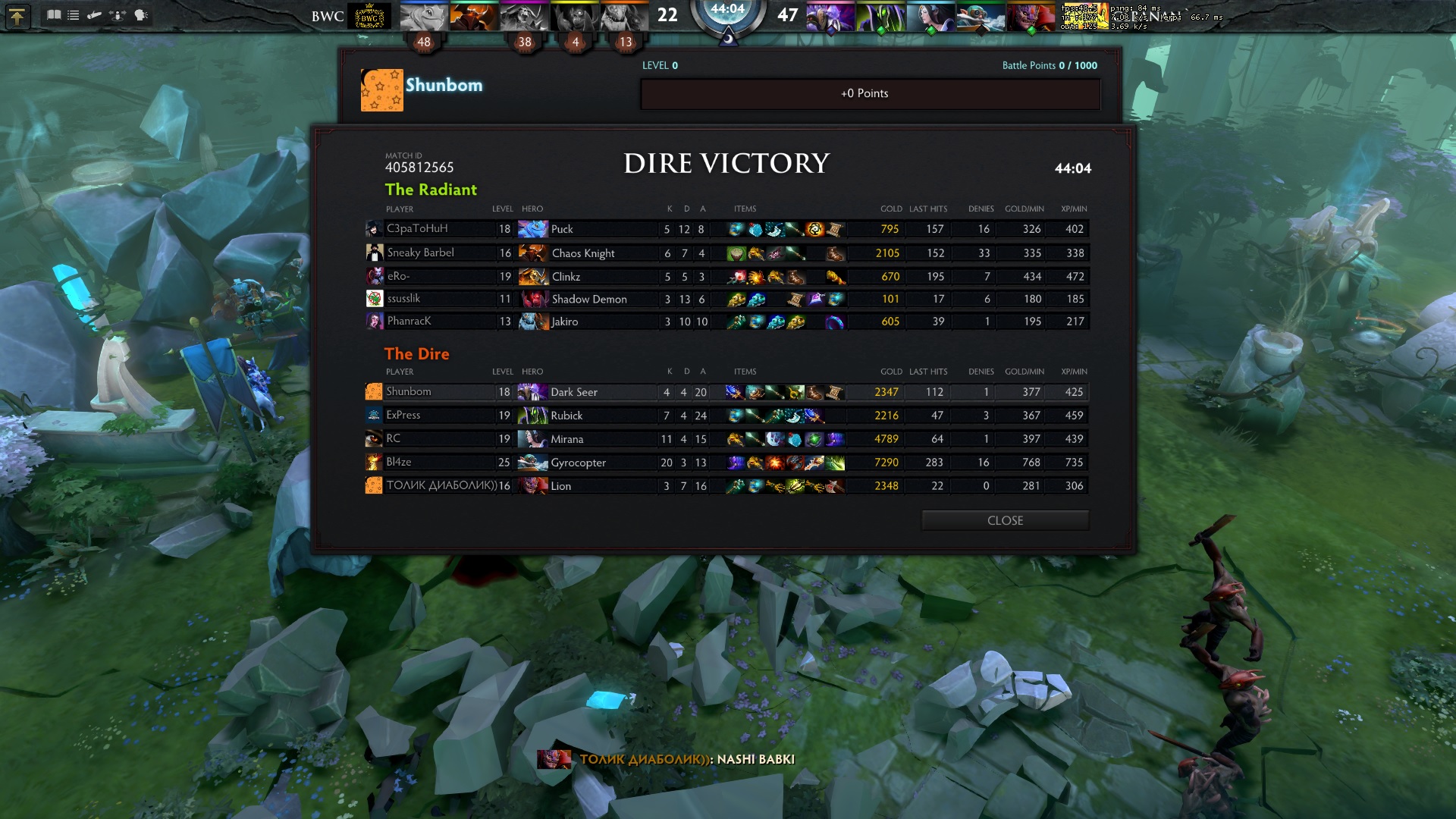Select ssusslik's Shadow Demon row
This screenshot has height=819, width=1456.
click(589, 299)
